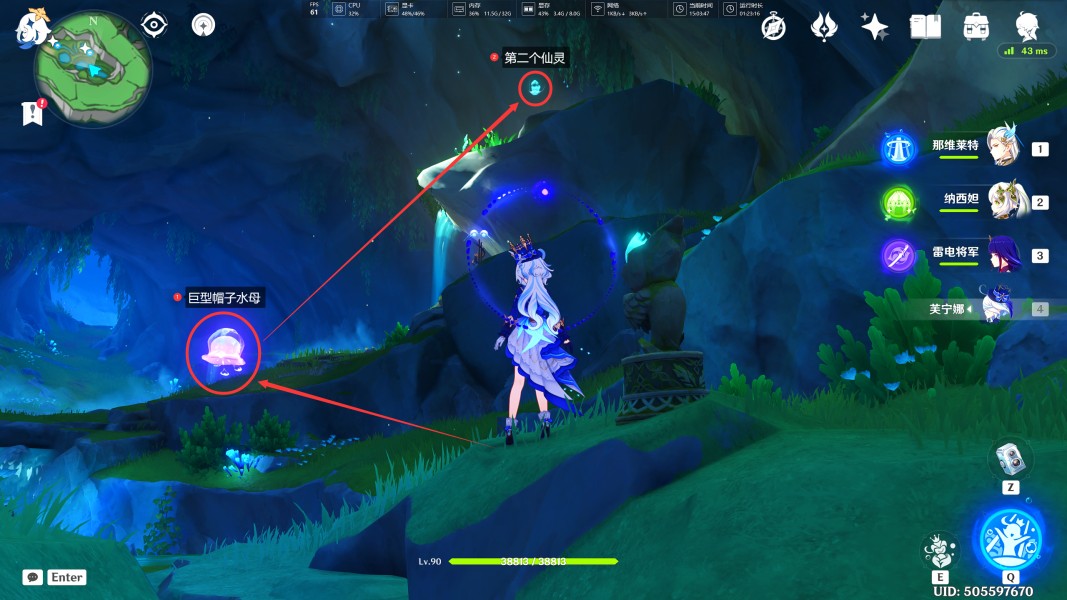Use the equipped gadget cube icon
Screen dimensions: 1067x600
click(1010, 459)
